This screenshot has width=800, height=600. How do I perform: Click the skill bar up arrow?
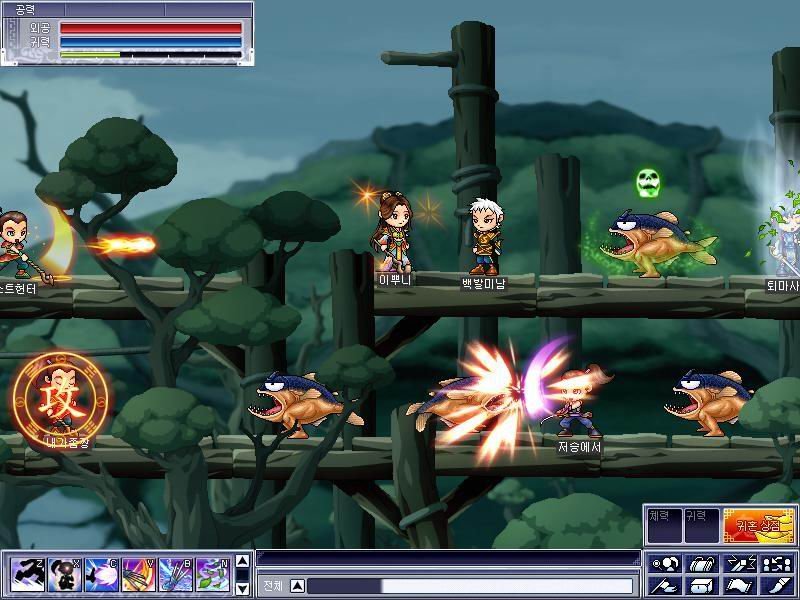(x=241, y=563)
